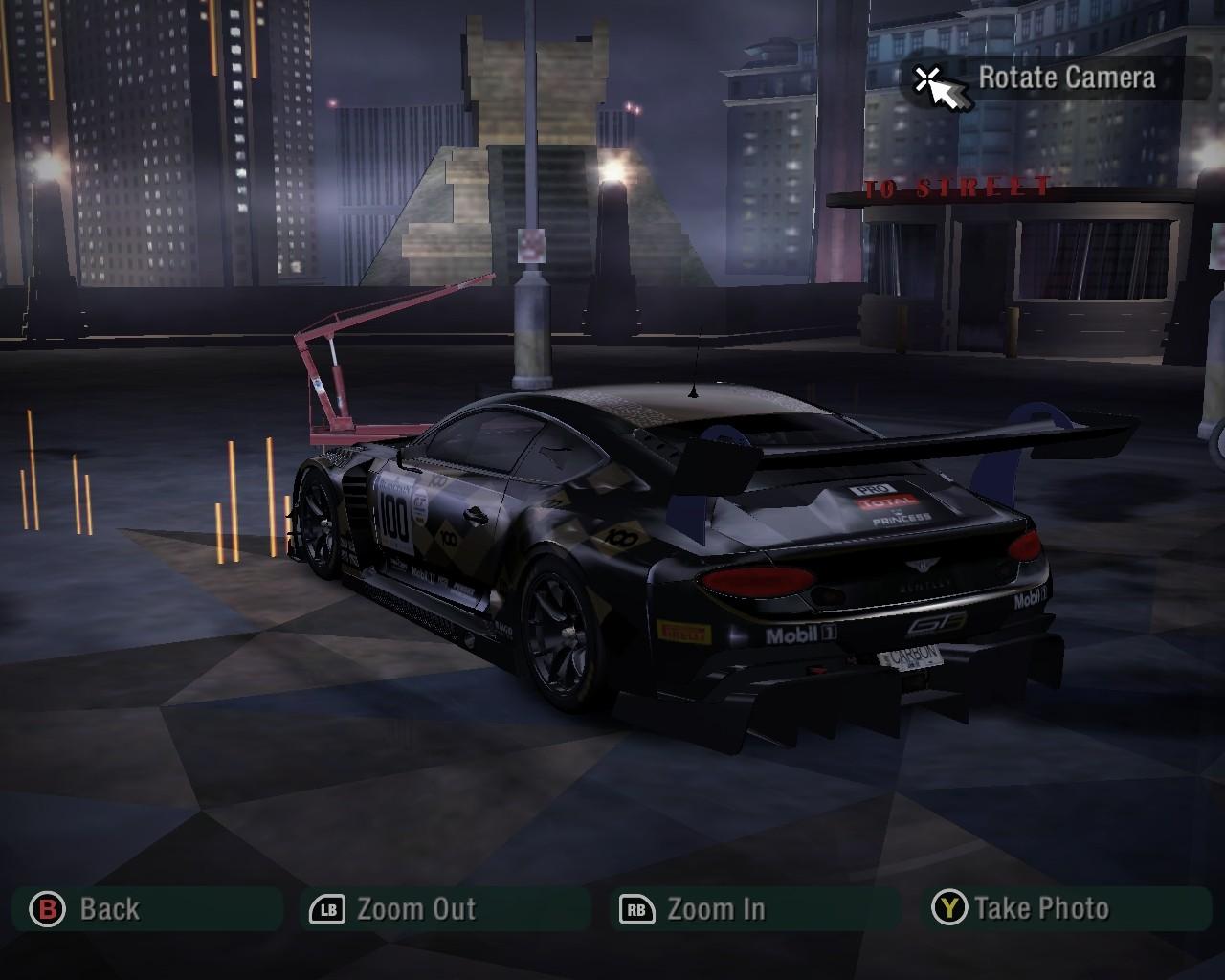Select the Zoom Out control
Screen dimensions: 1225x980
(x=392, y=908)
